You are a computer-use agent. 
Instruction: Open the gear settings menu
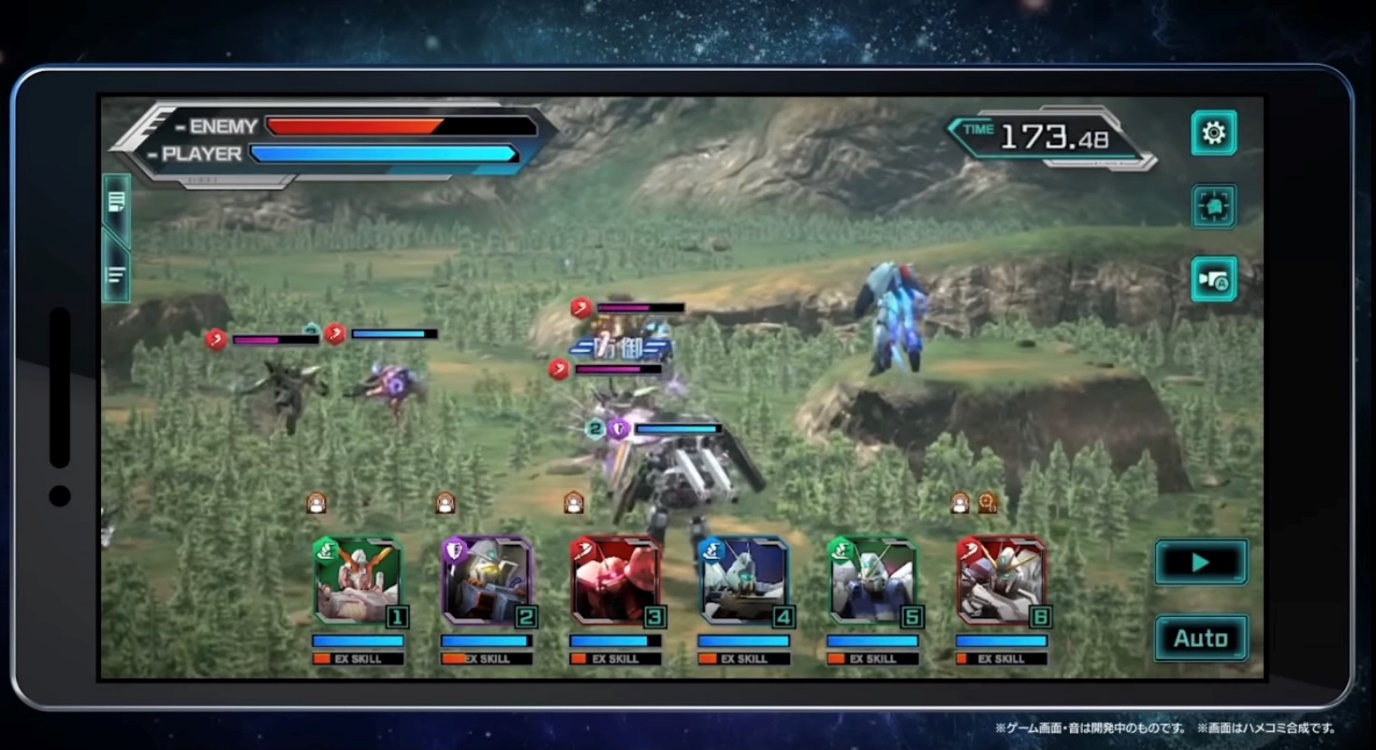pyautogui.click(x=1213, y=133)
